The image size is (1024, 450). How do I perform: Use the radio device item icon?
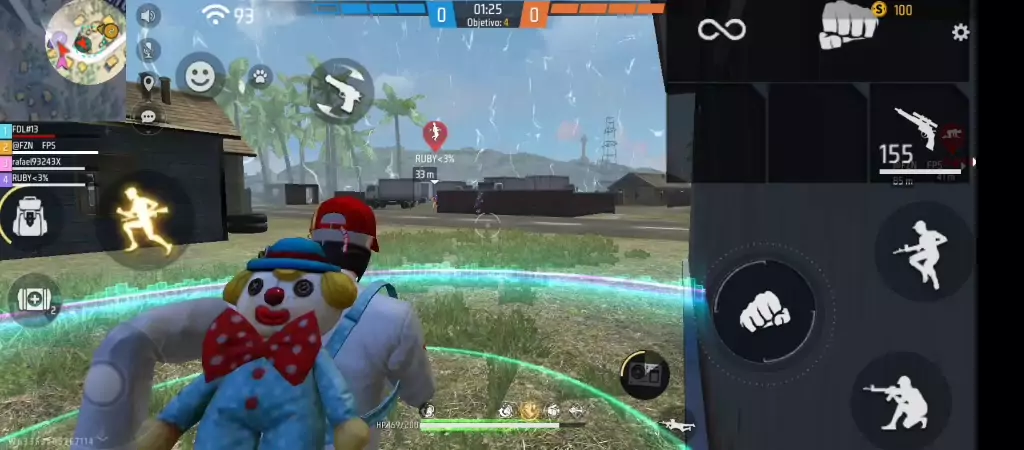[644, 373]
